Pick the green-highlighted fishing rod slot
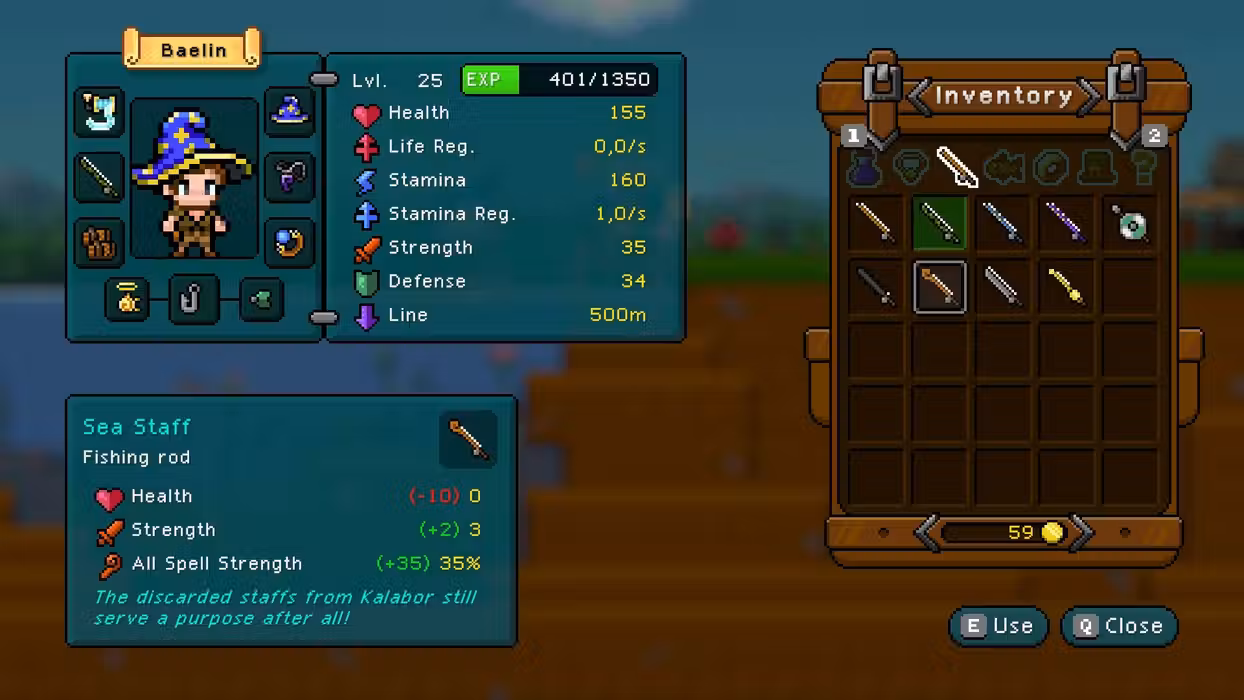Viewport: 1244px width, 700px height. [939, 222]
